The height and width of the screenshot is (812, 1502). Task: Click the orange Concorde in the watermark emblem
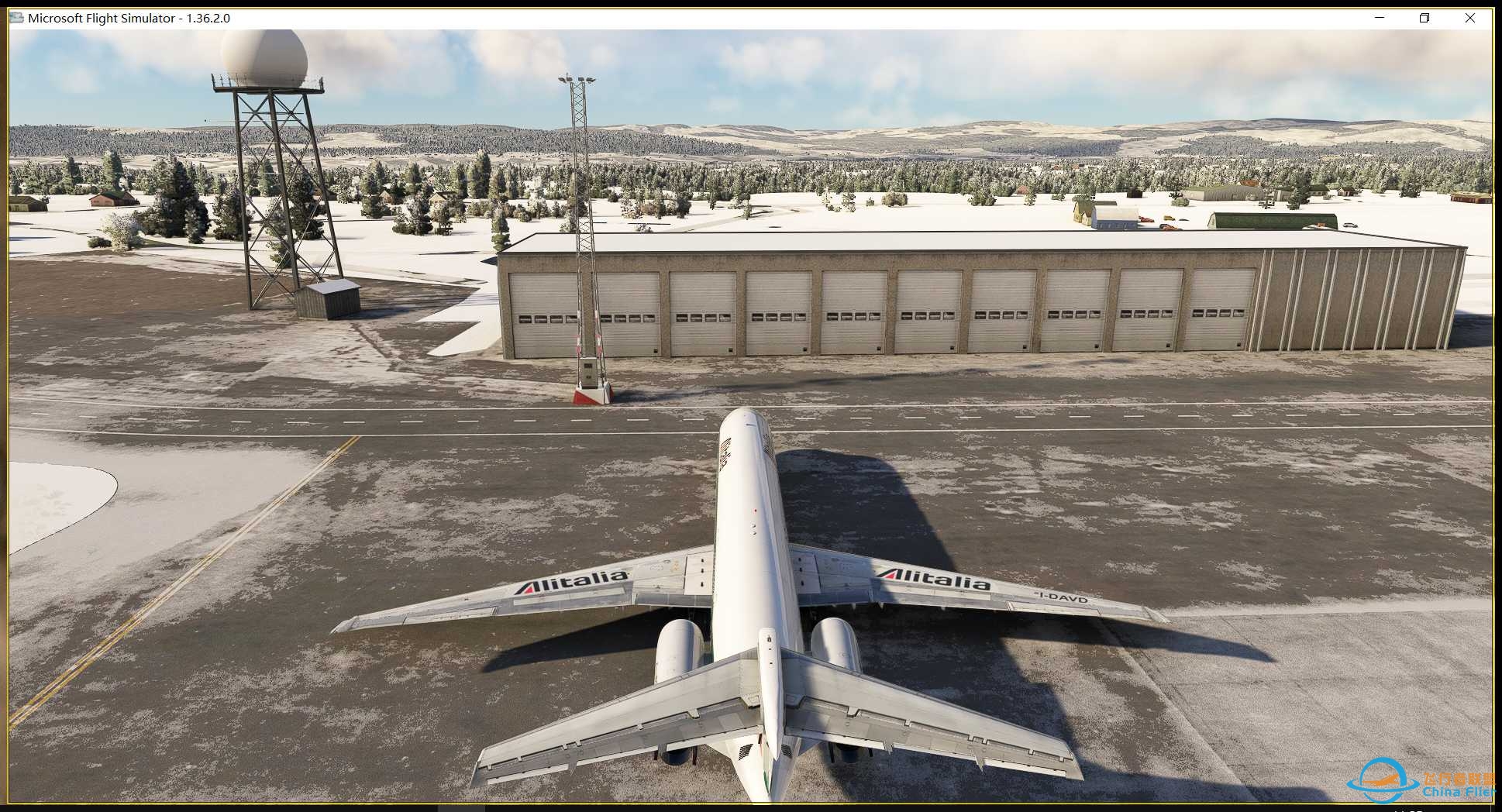[x=1381, y=781]
